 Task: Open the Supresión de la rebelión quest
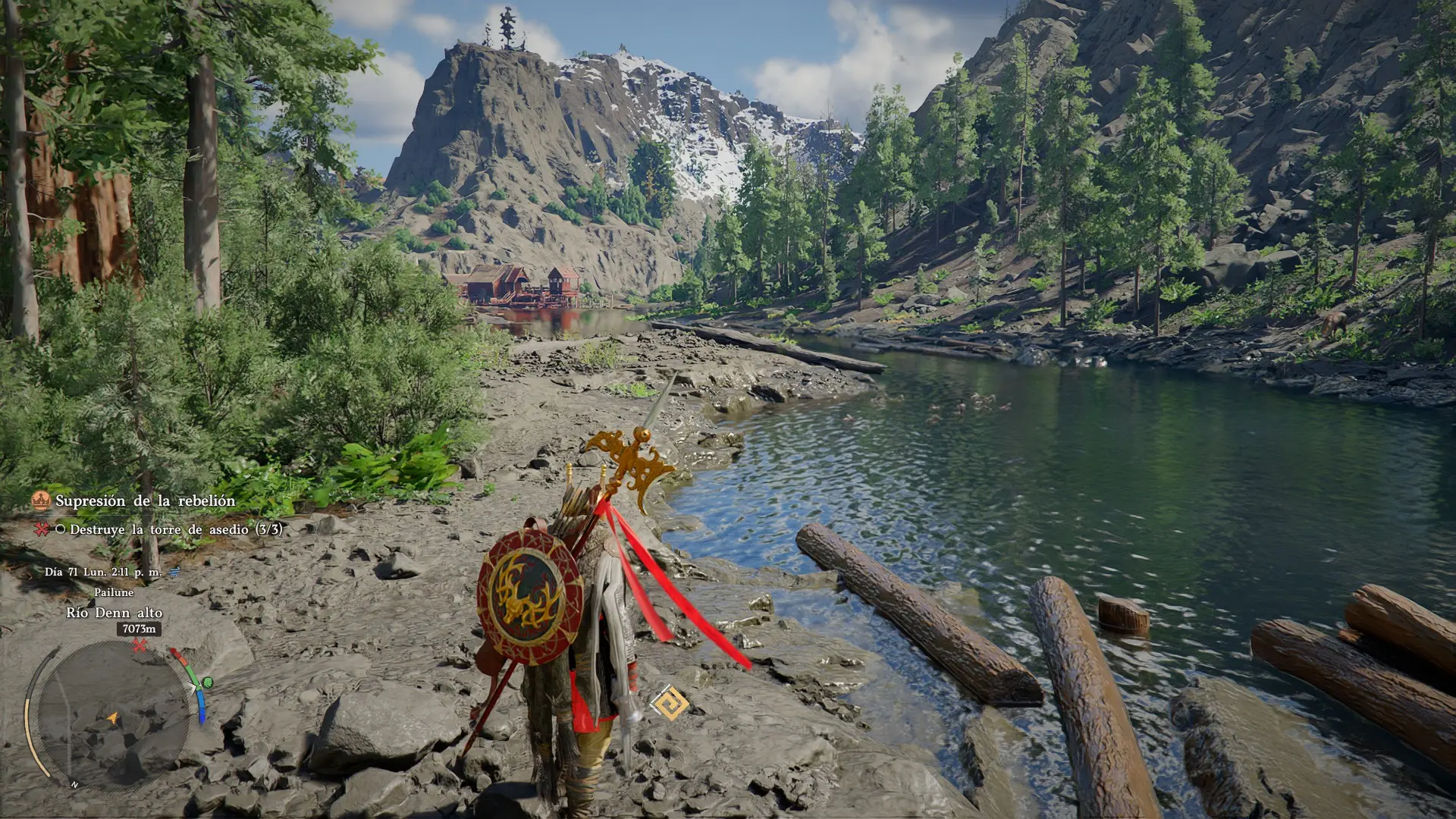[x=145, y=501]
